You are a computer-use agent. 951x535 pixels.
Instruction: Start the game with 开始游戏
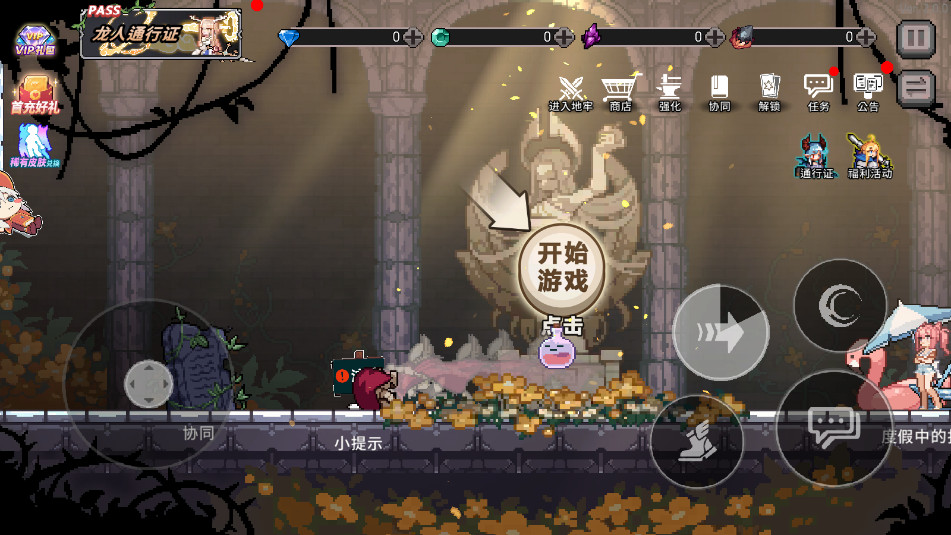tap(561, 267)
